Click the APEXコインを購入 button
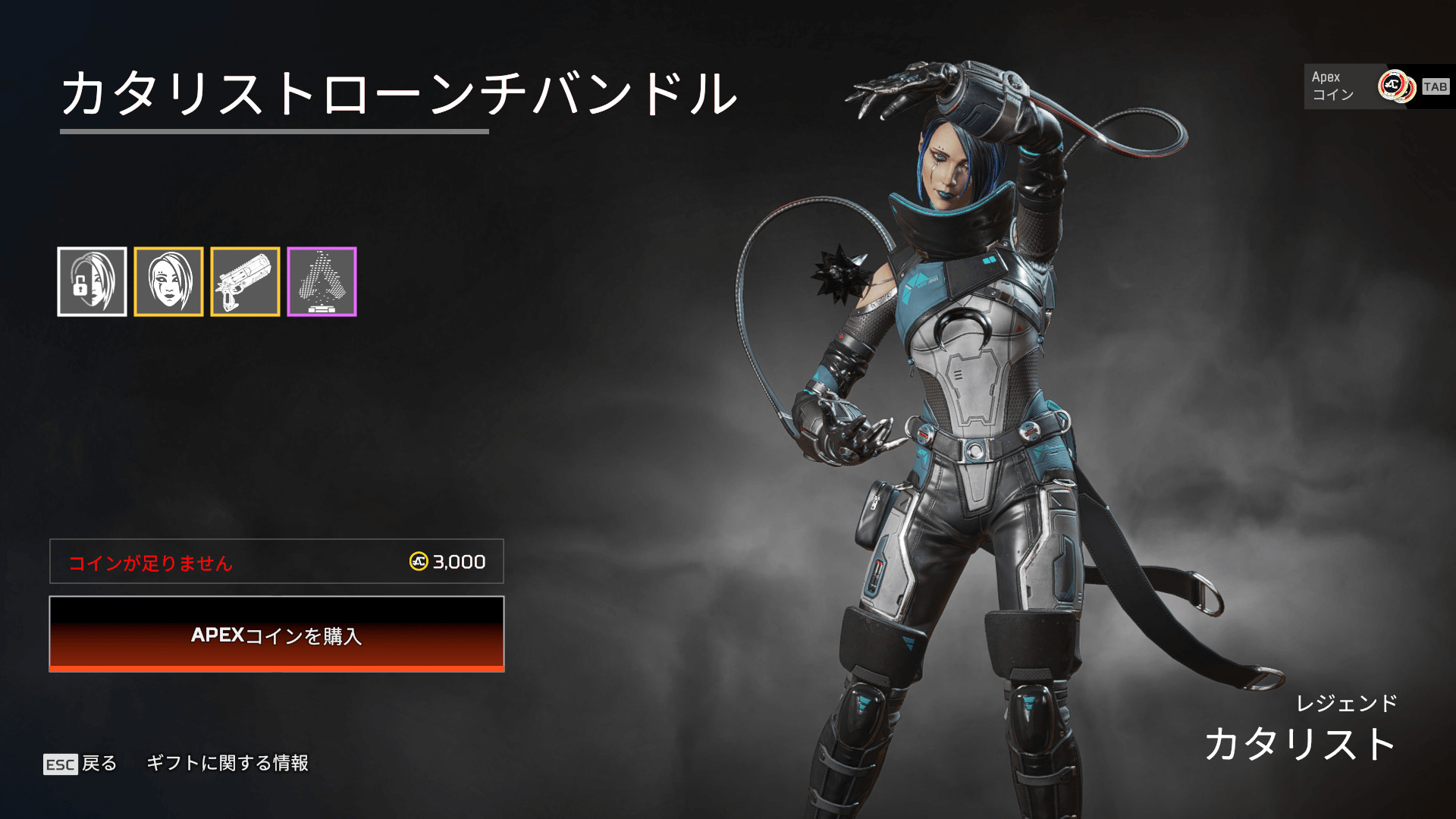 point(277,634)
